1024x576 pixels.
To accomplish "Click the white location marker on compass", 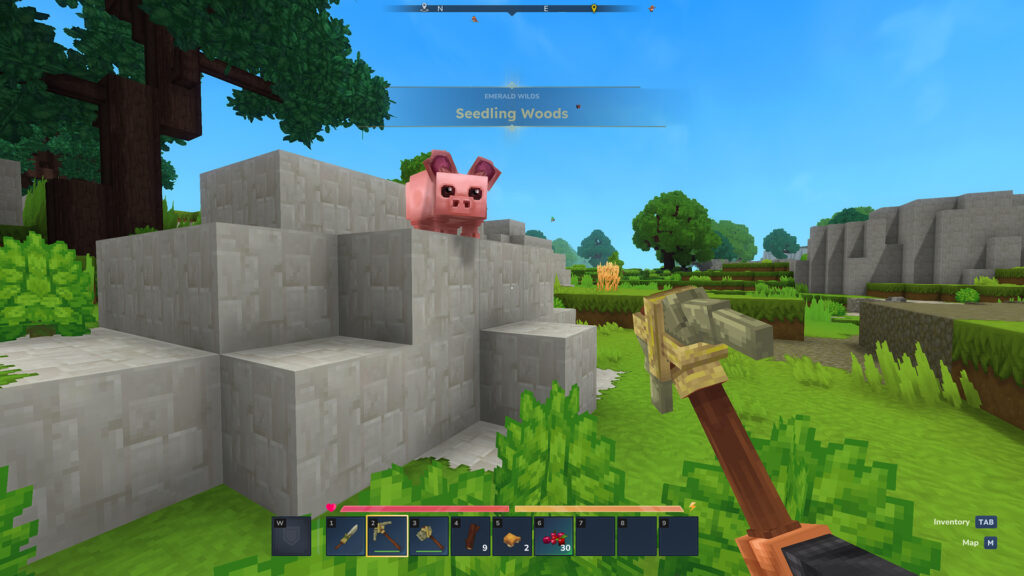I will click(x=424, y=8).
